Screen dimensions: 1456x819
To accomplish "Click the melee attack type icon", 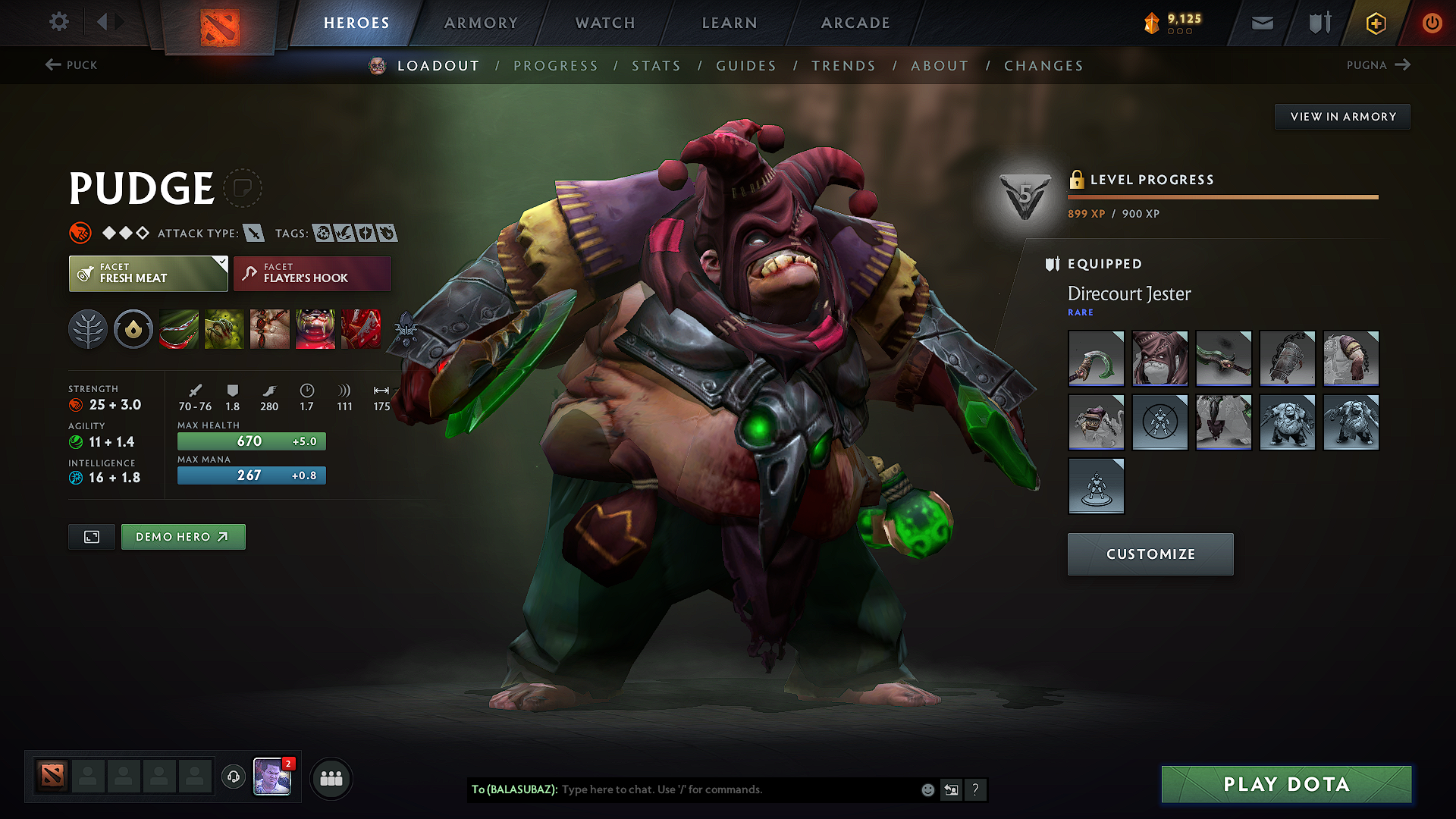I will 253,233.
